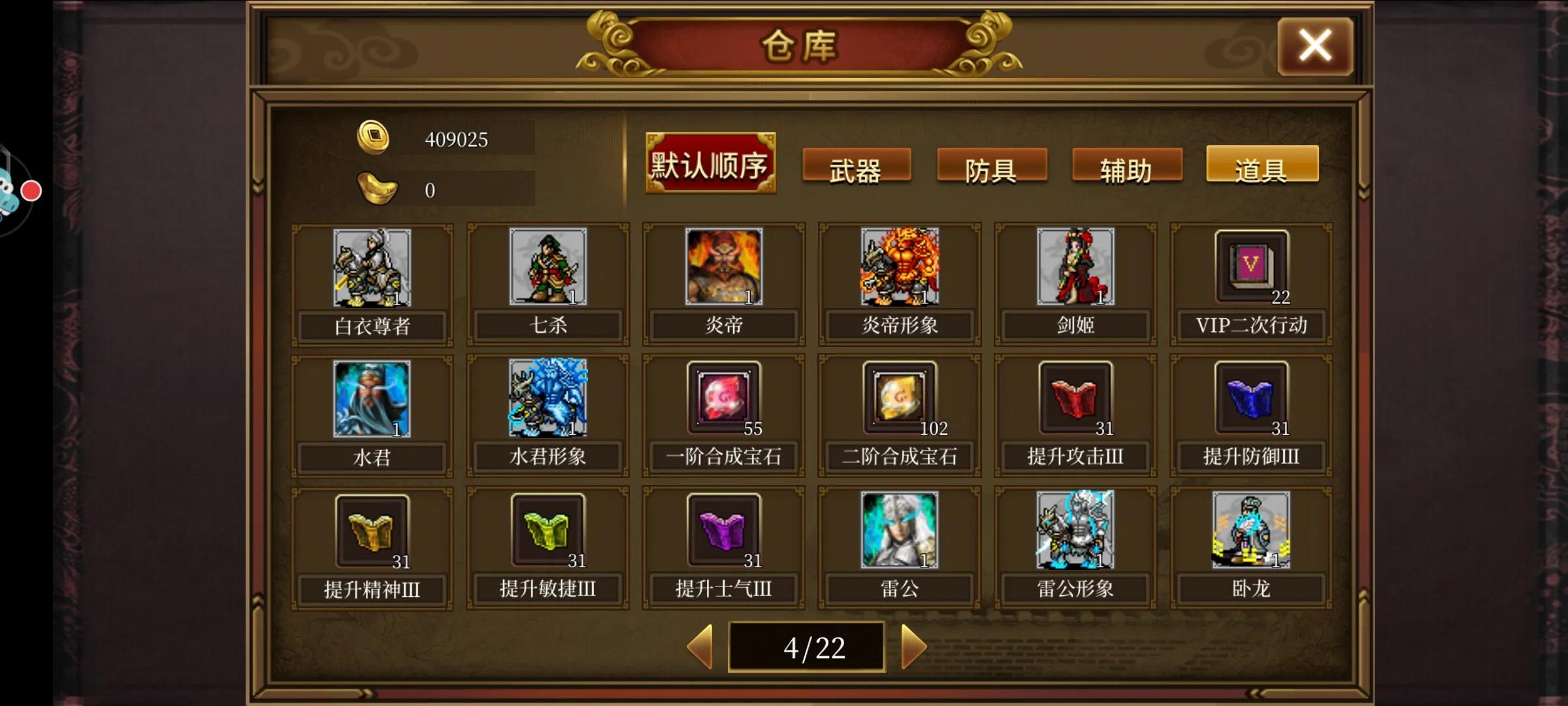Select the 炎帝 character icon
1568x706 pixels.
click(x=723, y=267)
